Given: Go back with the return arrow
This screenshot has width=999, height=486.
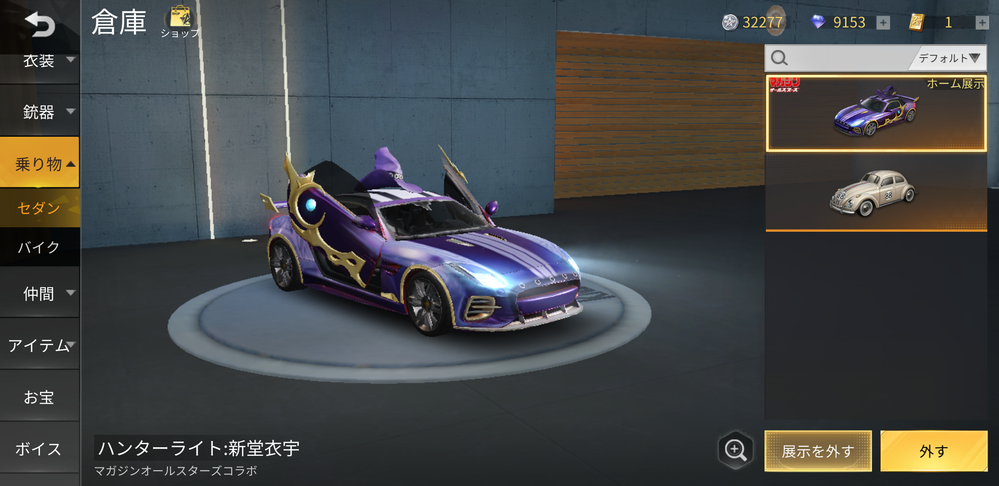Looking at the screenshot, I should click(39, 23).
